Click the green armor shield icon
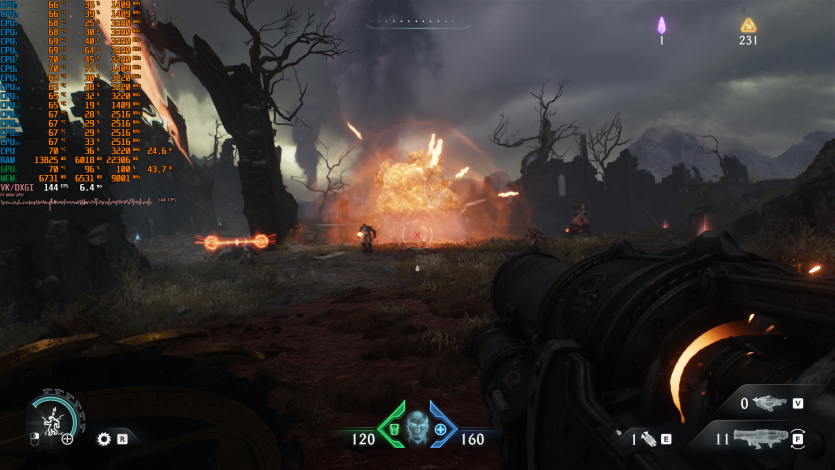 point(393,429)
